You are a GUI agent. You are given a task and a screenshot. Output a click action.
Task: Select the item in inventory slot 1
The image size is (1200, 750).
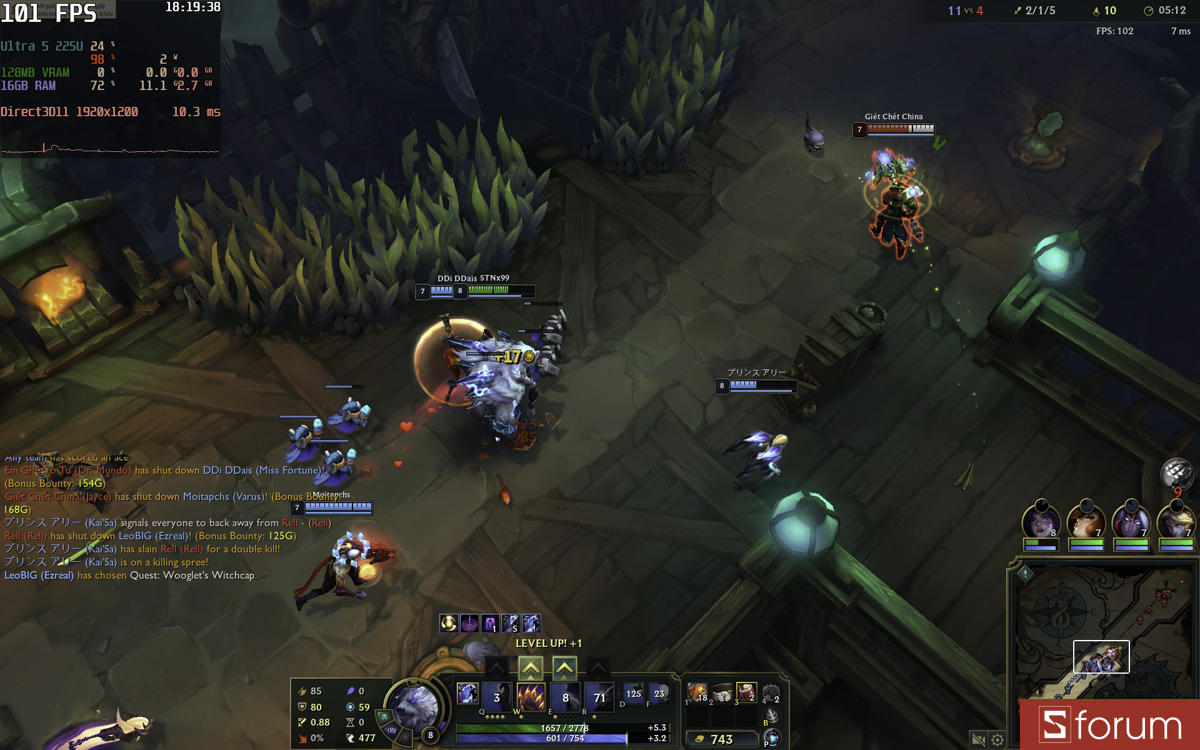tap(697, 692)
